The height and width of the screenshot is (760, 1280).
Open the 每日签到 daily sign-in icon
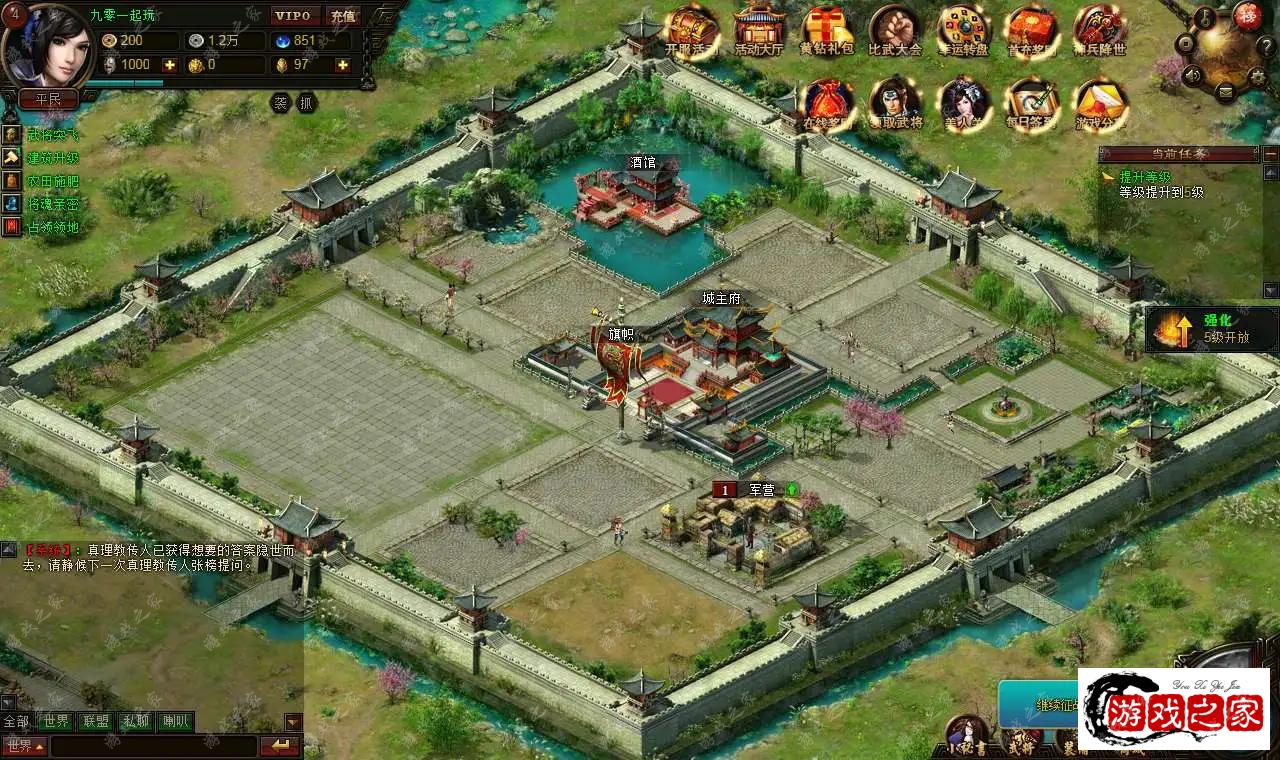pos(1031,101)
